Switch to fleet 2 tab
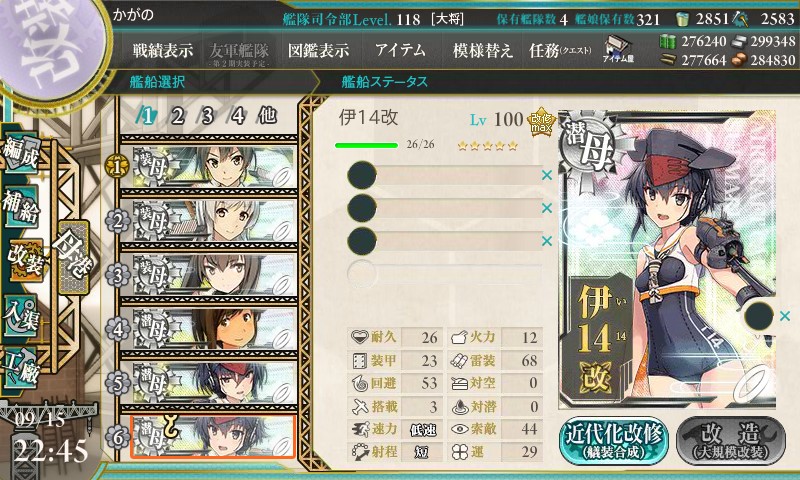The image size is (800, 480). tap(178, 115)
